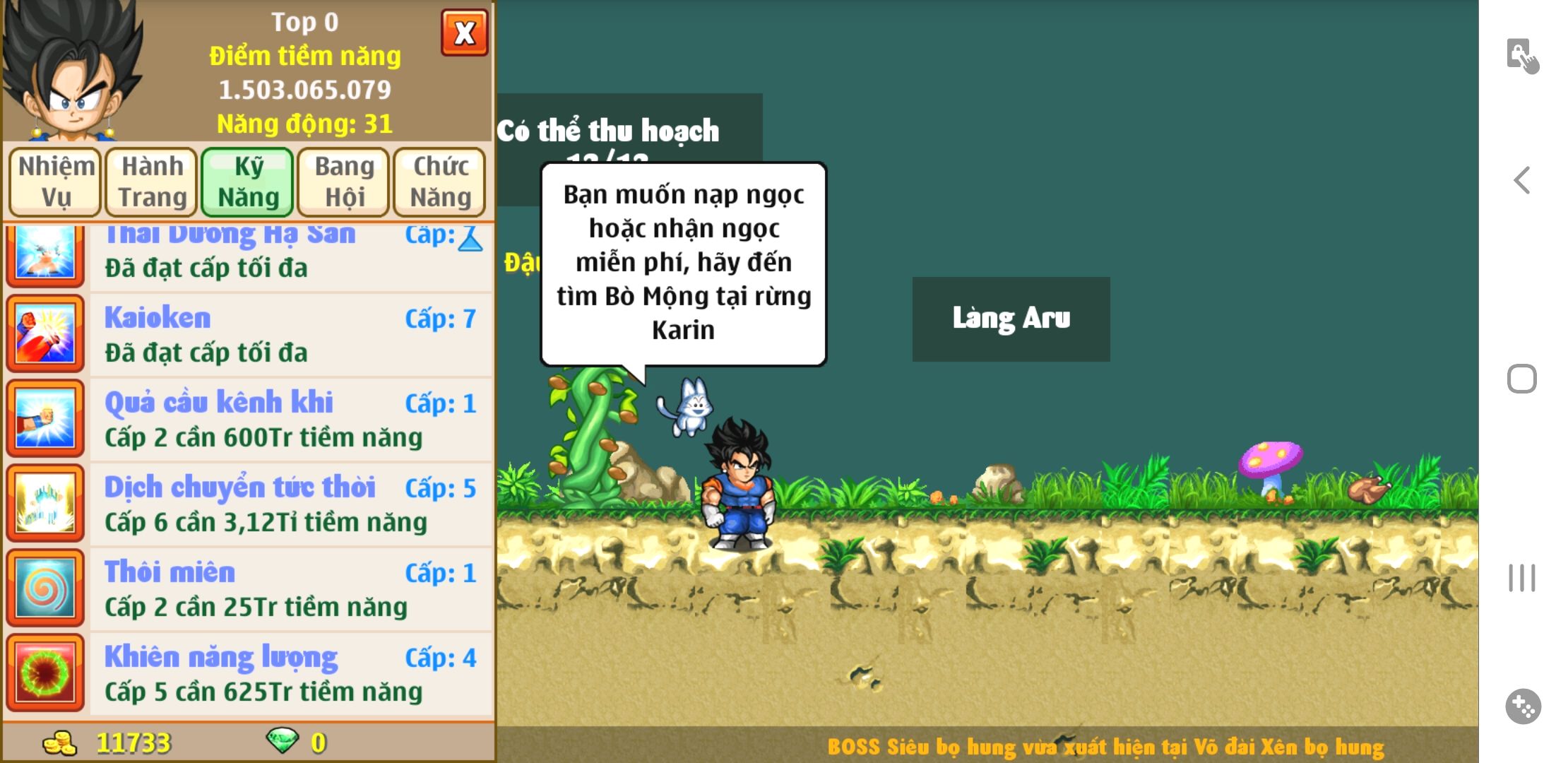The width and height of the screenshot is (1568, 763).
Task: Choose the Khiên năng lượng skill
Action: point(290,674)
